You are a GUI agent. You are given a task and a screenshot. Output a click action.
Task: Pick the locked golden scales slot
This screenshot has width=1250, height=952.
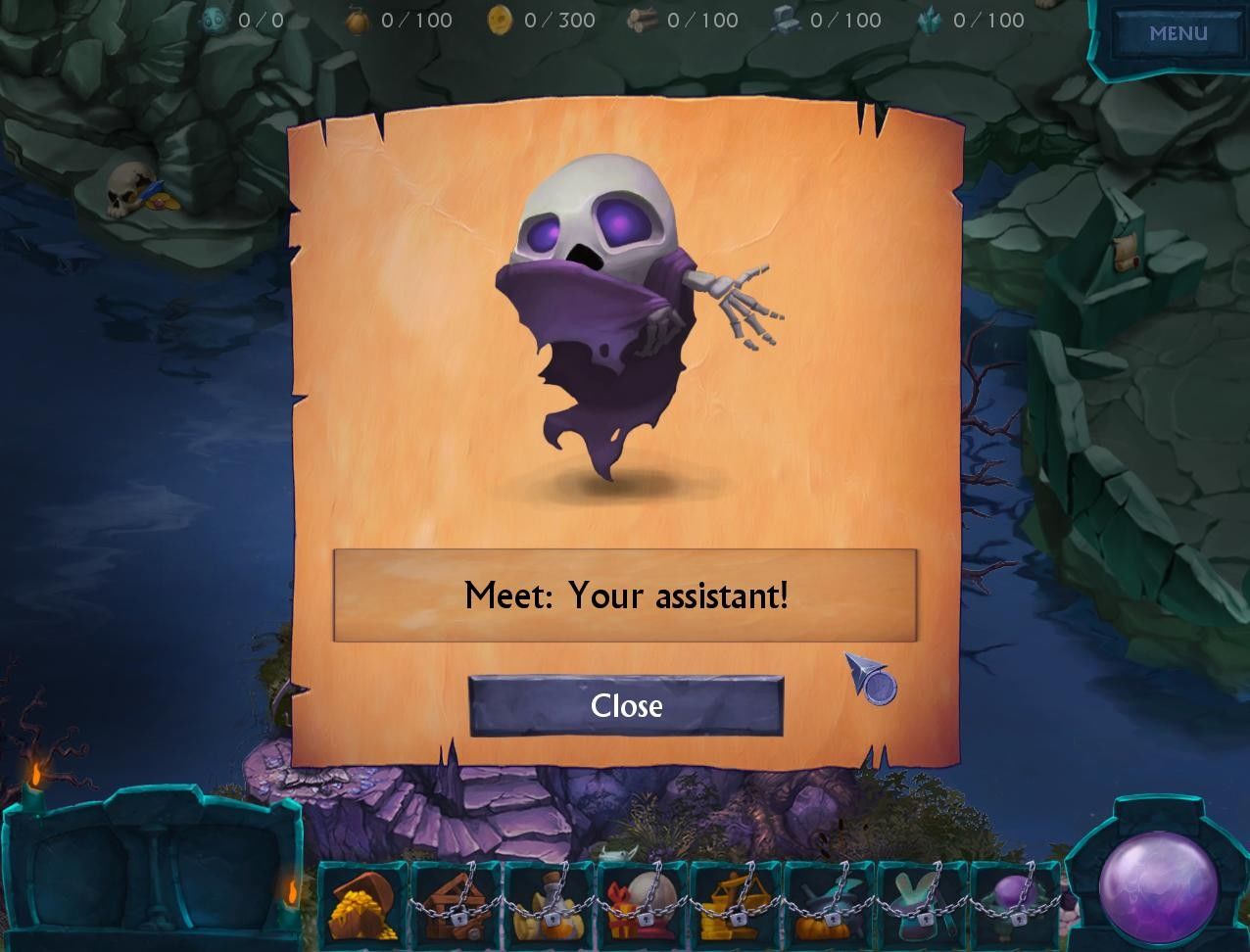coord(735,904)
